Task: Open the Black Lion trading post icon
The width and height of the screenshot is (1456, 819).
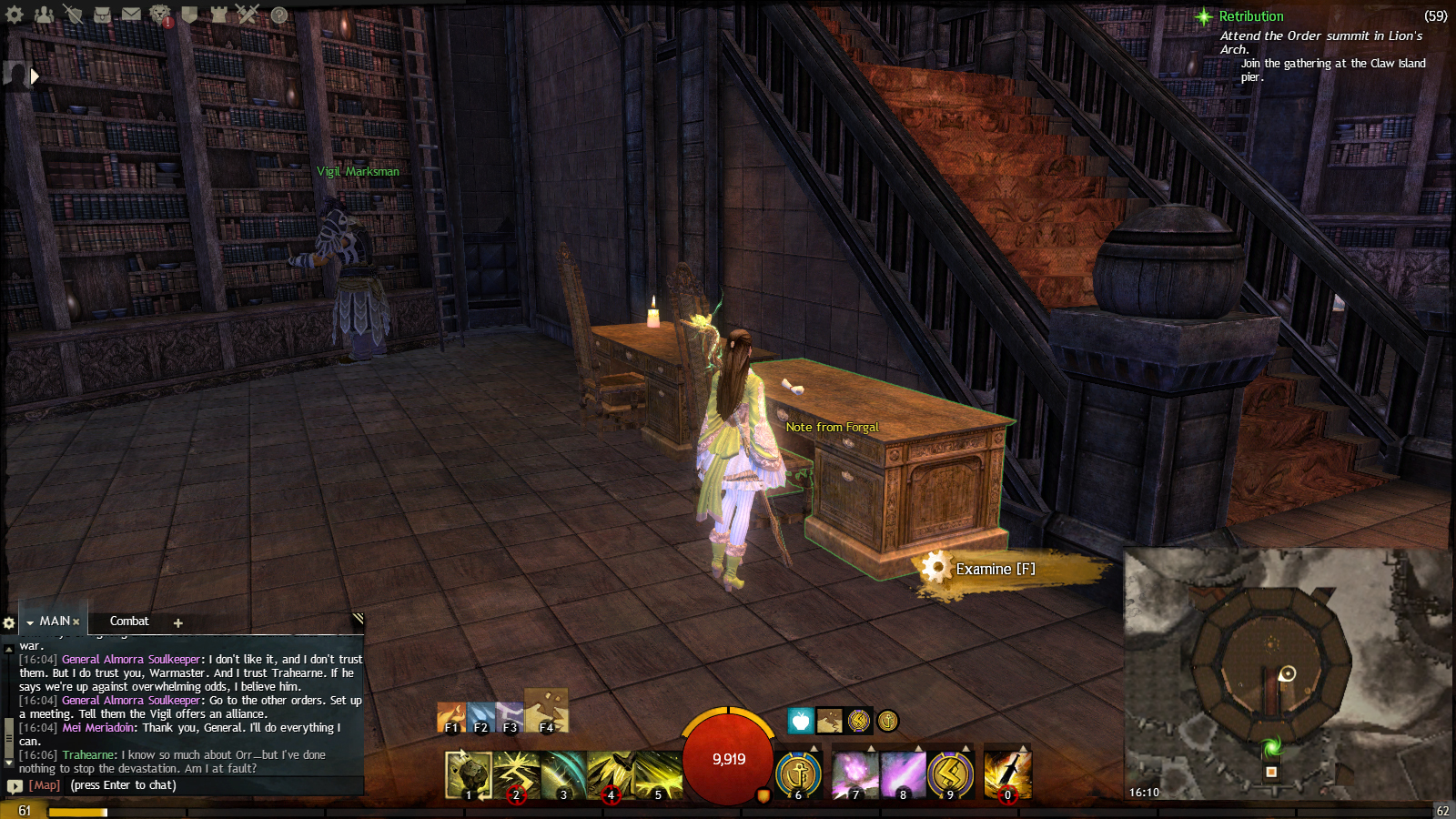Action: [160, 14]
